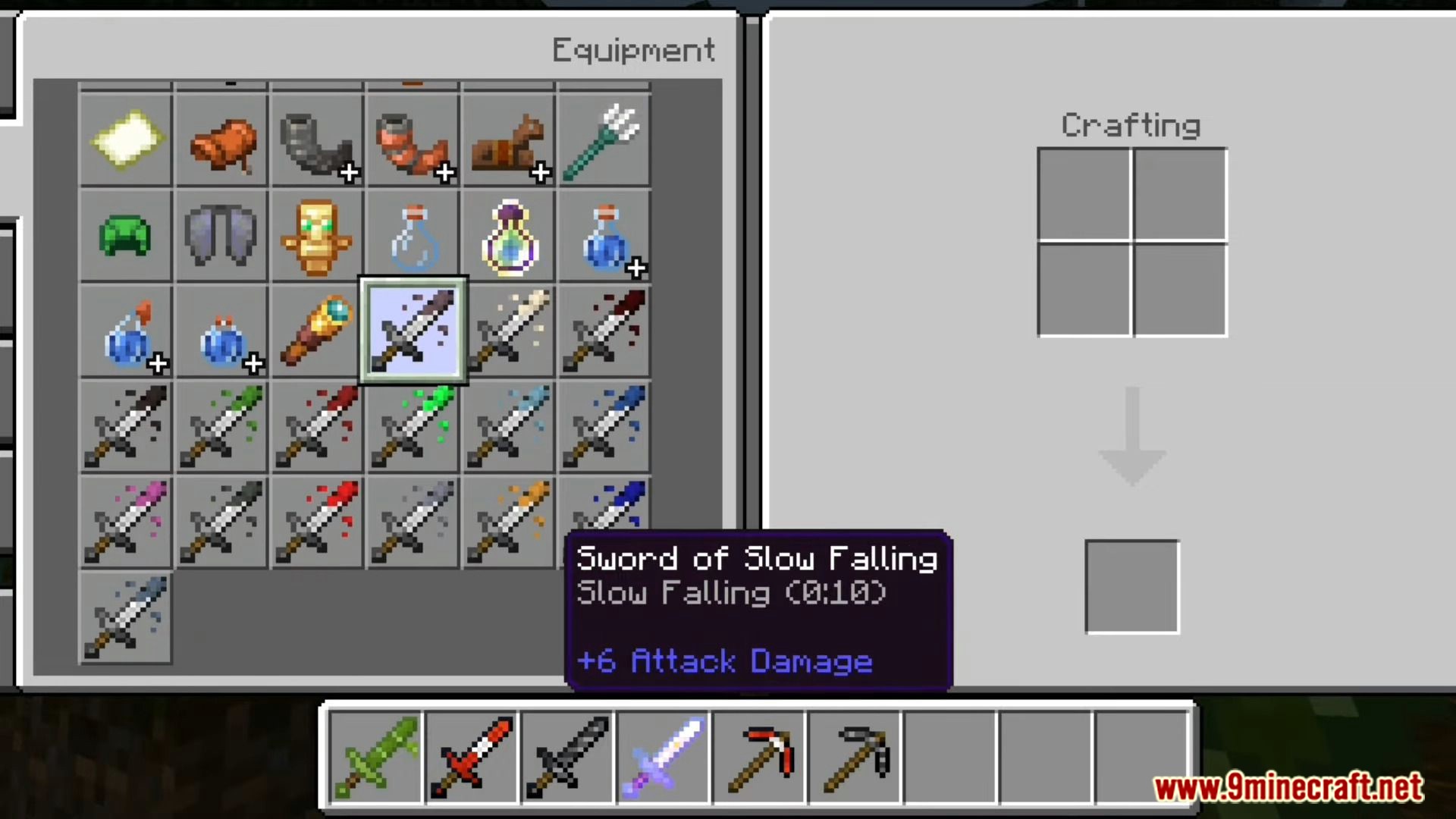Grab the lone sword on the bottom inventory row

[x=126, y=618]
